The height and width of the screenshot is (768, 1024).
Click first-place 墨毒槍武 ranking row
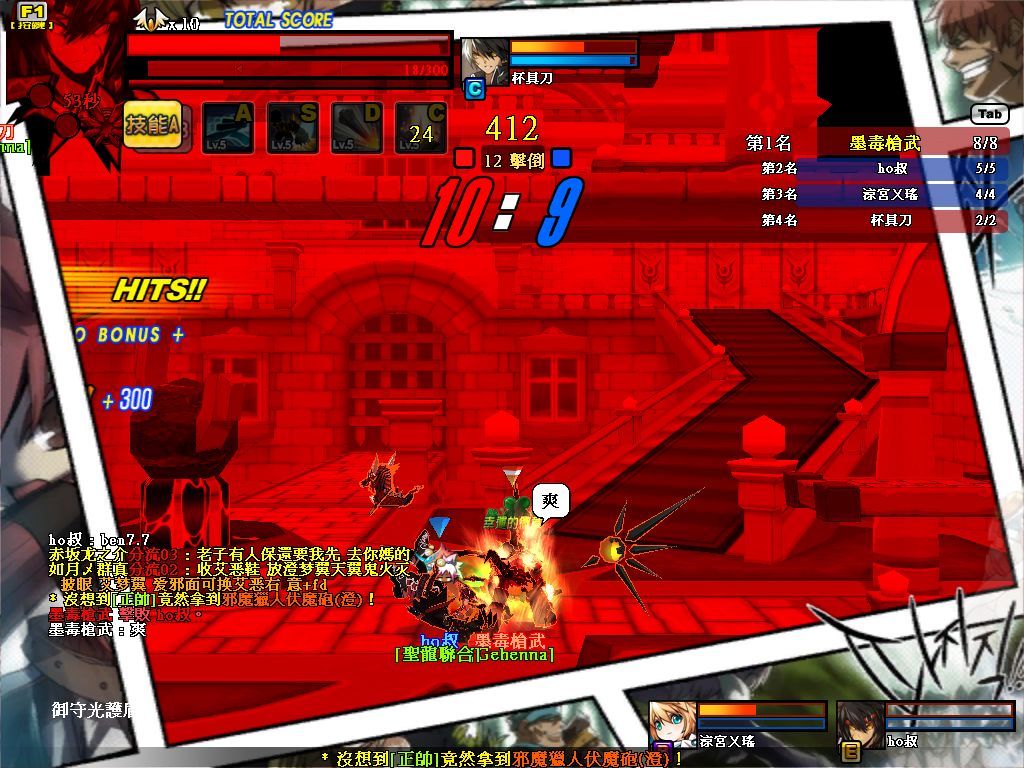tap(874, 144)
